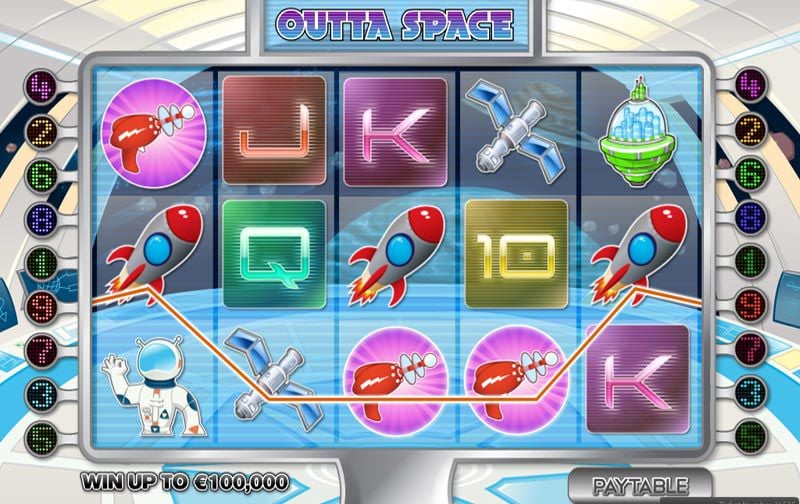Choose payline 7 pink marker on right rail
The image size is (800, 504).
[752, 349]
